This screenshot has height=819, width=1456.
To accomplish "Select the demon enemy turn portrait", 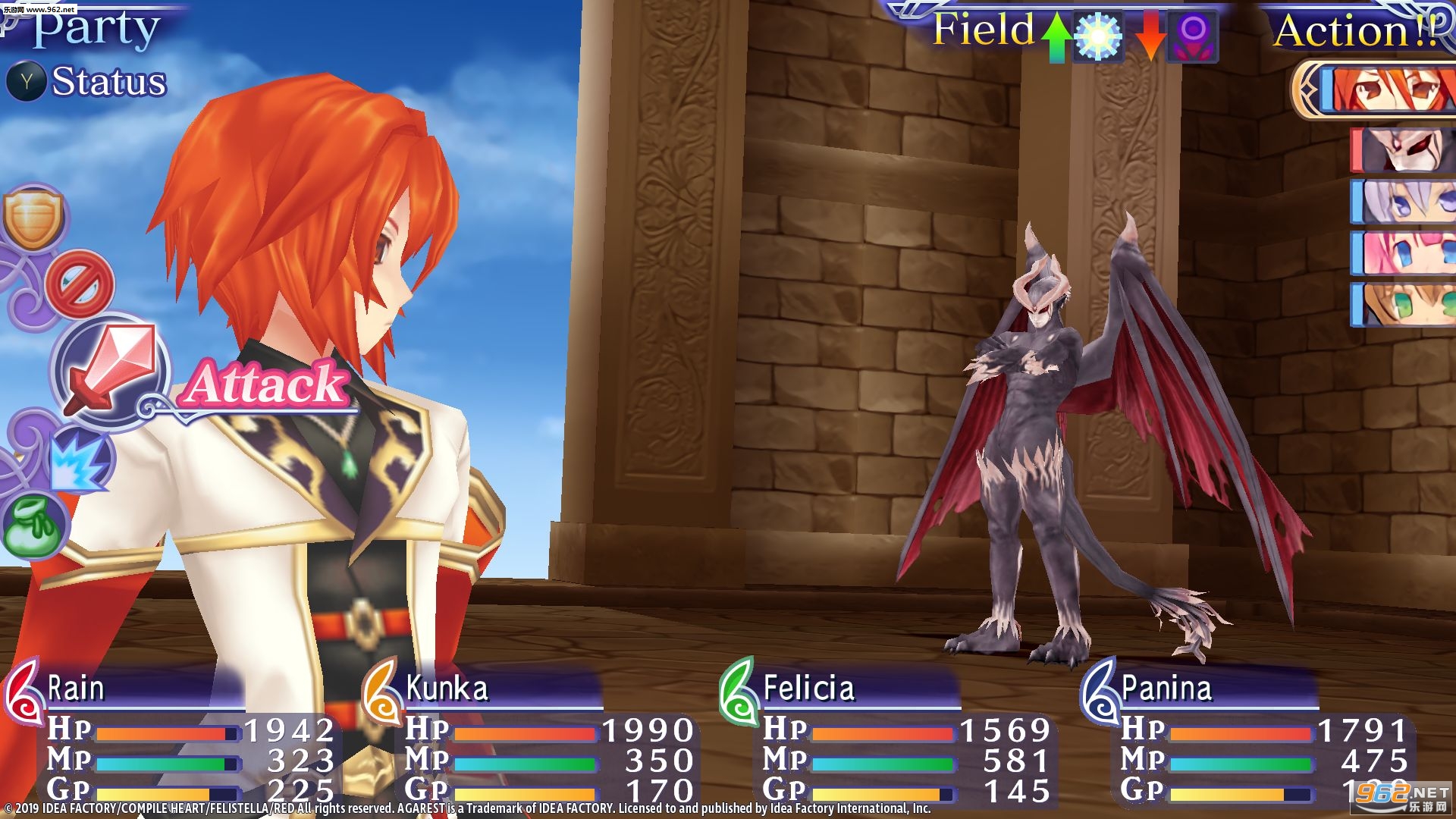I will [x=1405, y=150].
